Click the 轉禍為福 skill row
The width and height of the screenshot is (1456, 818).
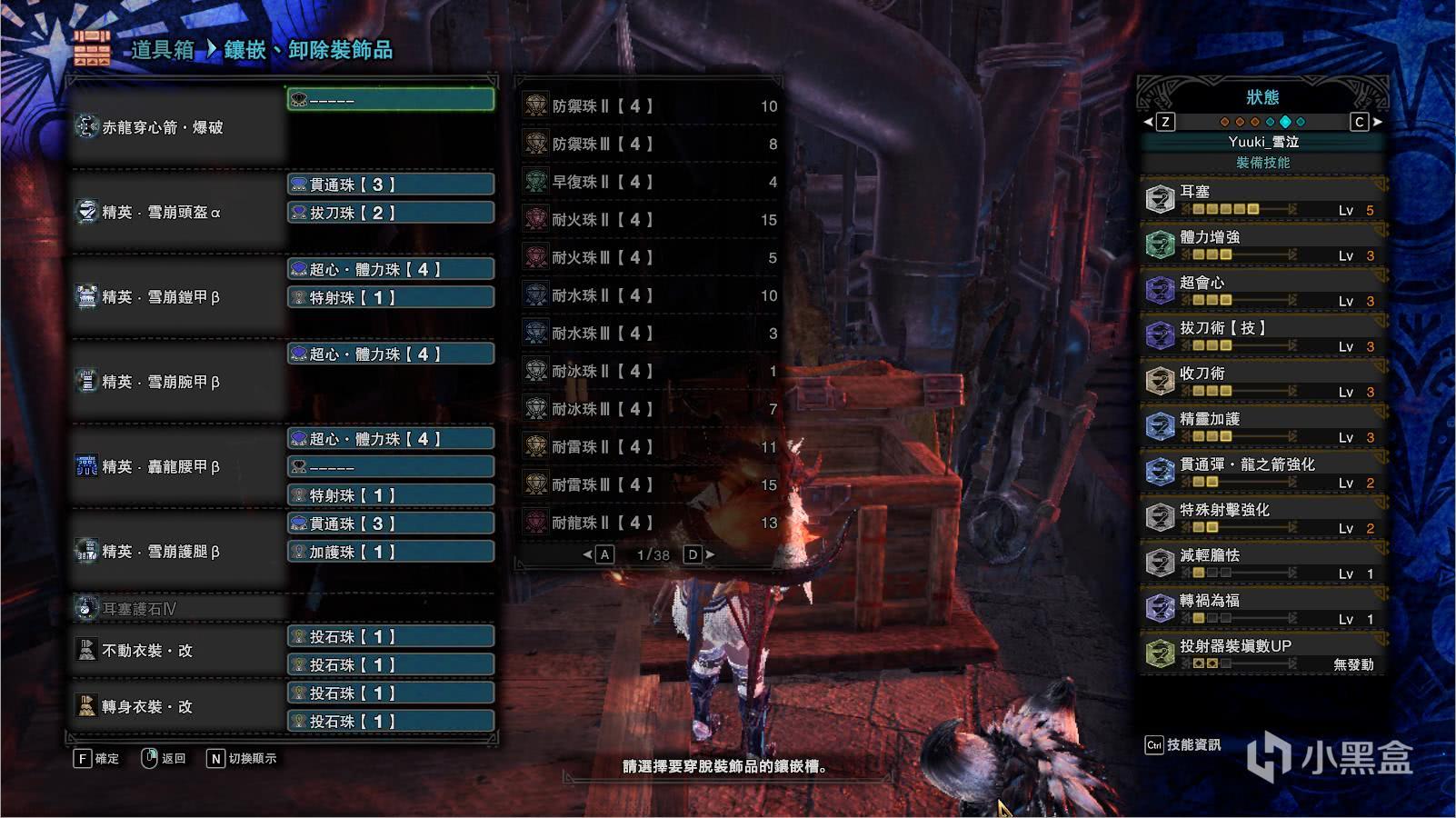click(1263, 608)
